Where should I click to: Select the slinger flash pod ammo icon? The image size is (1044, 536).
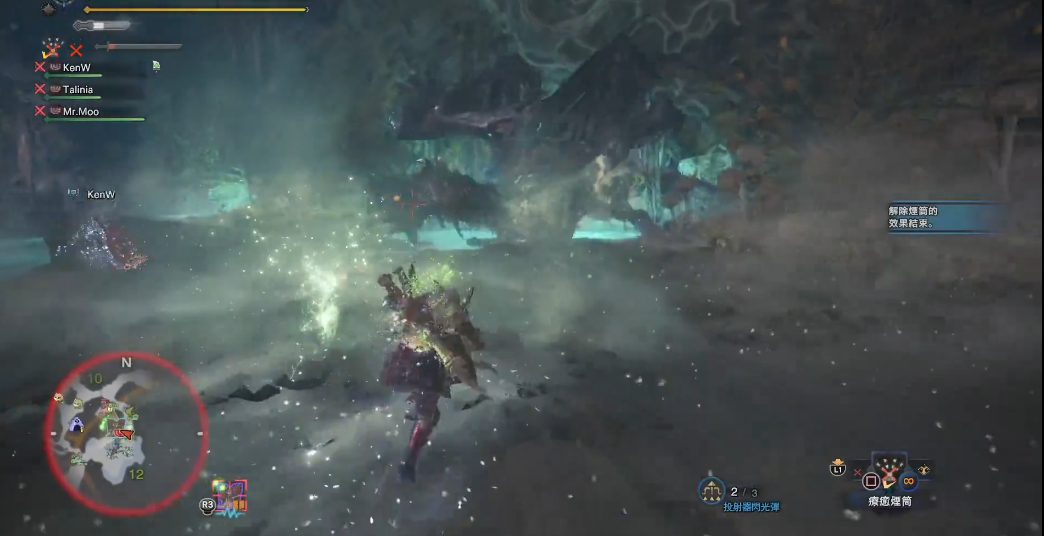(x=712, y=490)
